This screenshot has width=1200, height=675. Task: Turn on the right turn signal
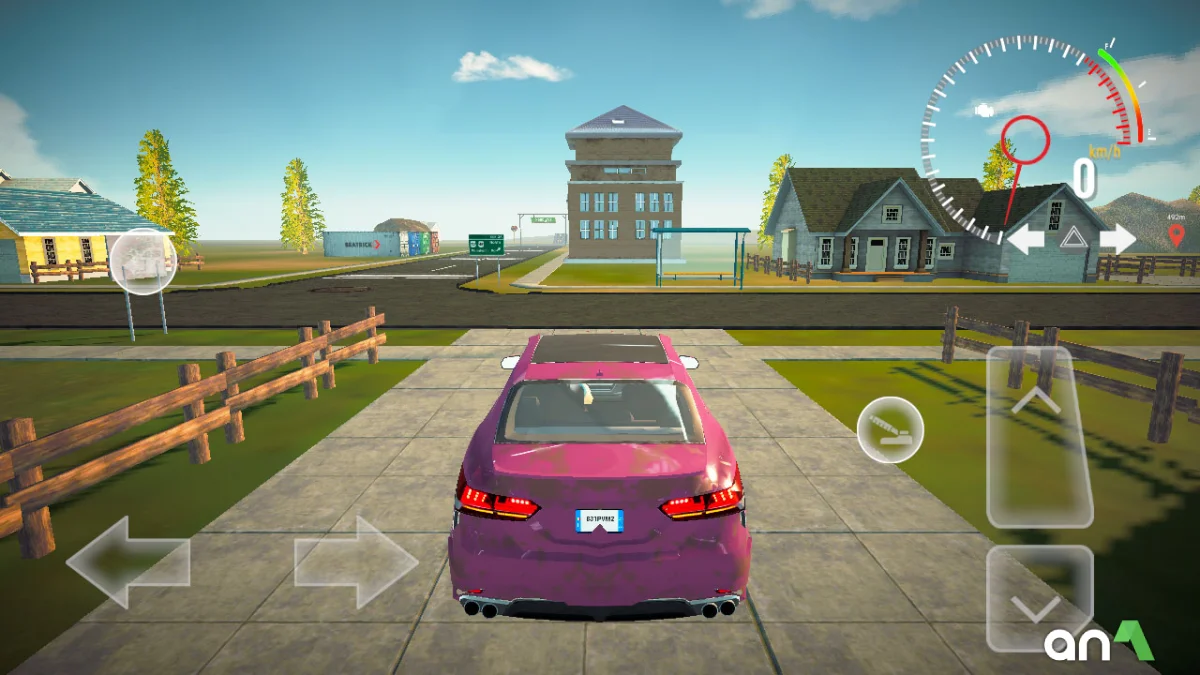pyautogui.click(x=1116, y=239)
